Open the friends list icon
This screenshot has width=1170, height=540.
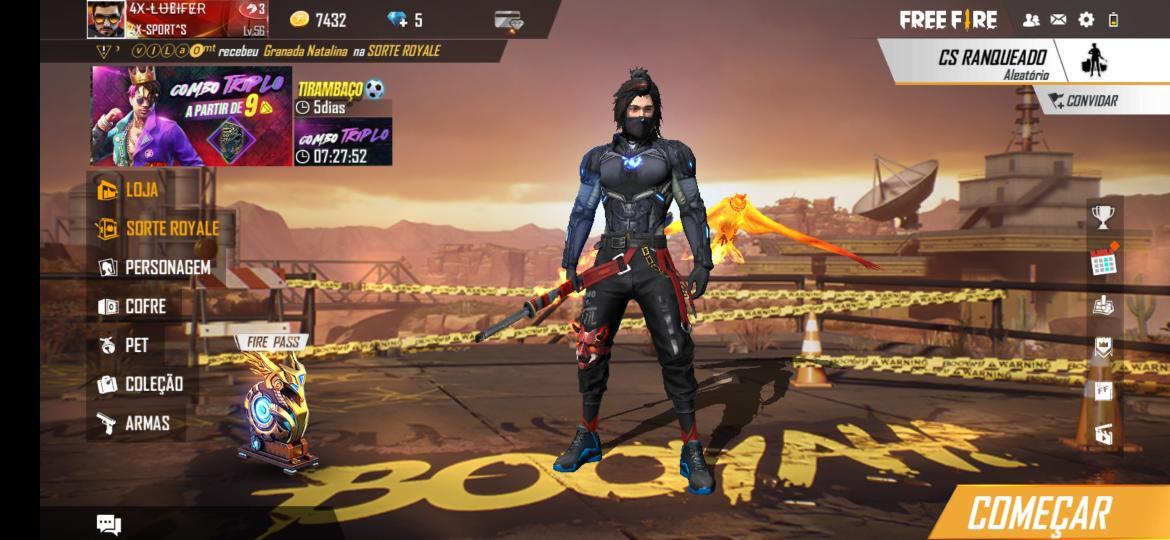coord(1031,19)
